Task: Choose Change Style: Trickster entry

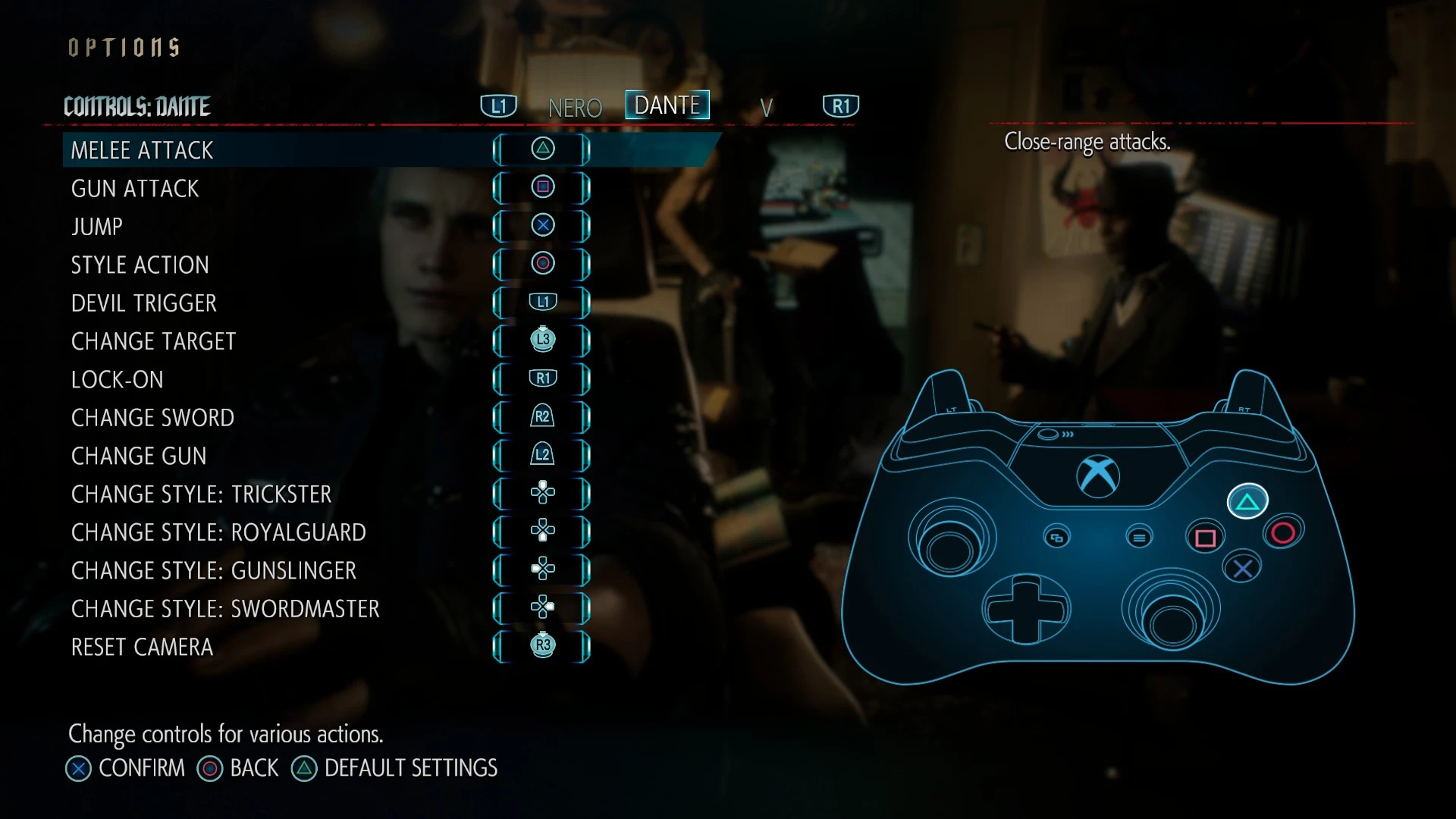Action: tap(202, 494)
